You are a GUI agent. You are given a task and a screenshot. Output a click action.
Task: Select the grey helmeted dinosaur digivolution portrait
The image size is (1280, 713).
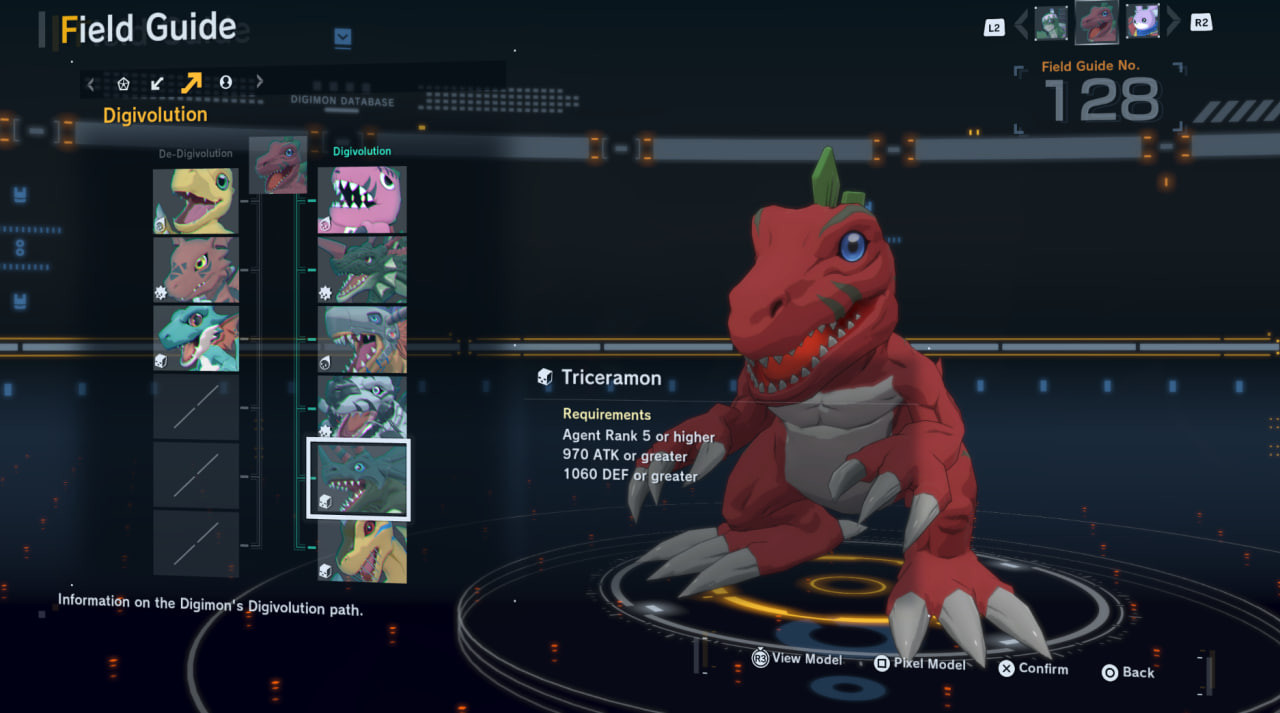362,339
